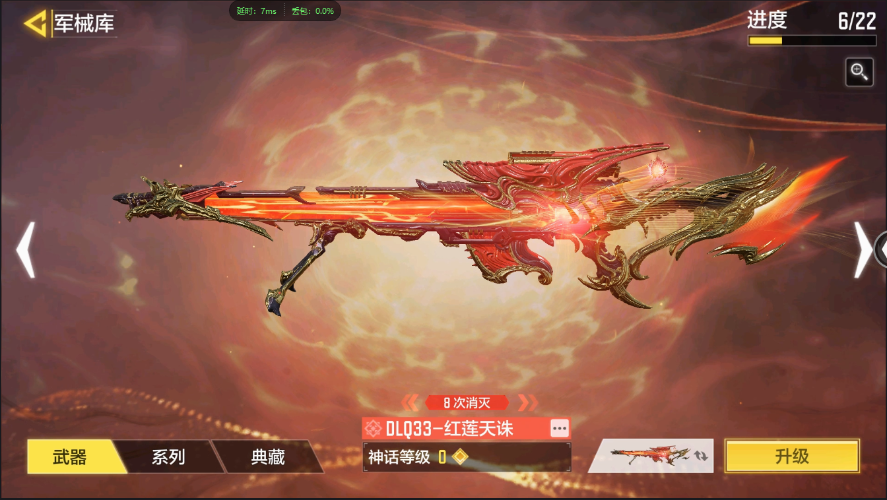Choose the next kill-counter style arrow
Viewport: 887px width, 500px height.
[x=525, y=403]
